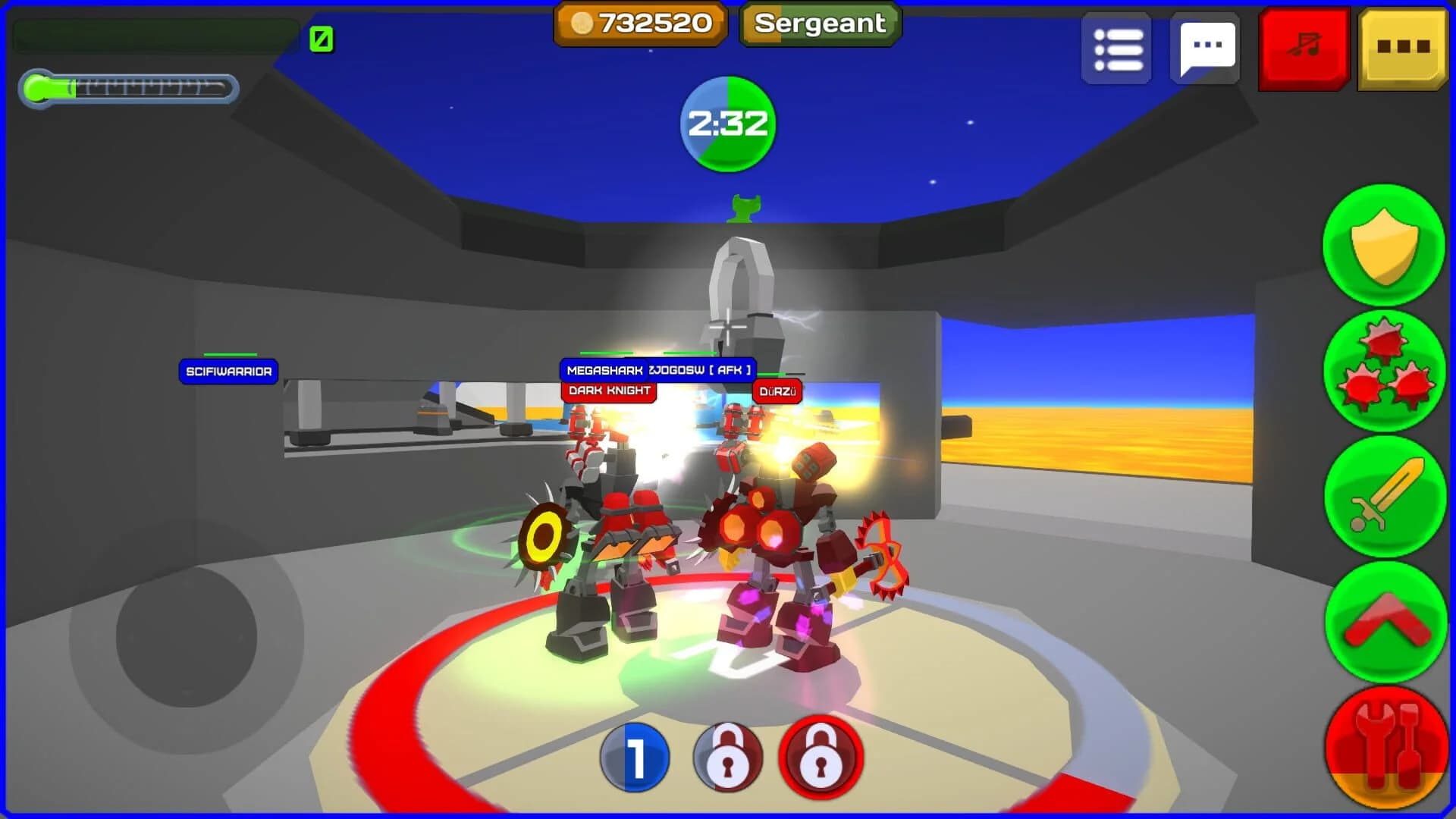
Task: Tap SCIFIWARRIOR's blue name tag
Action: click(229, 372)
